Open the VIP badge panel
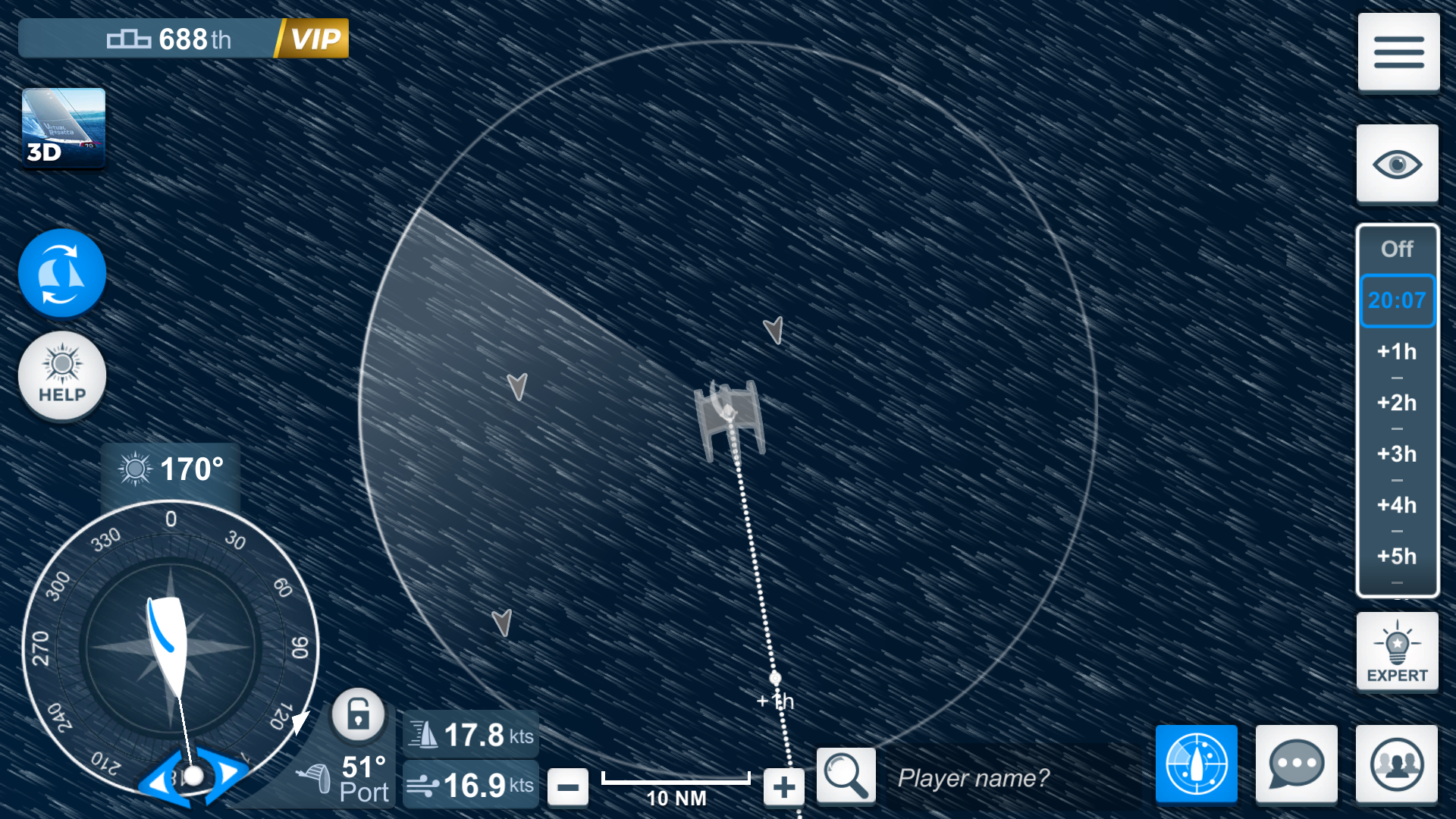The image size is (1456, 819). coord(318,36)
